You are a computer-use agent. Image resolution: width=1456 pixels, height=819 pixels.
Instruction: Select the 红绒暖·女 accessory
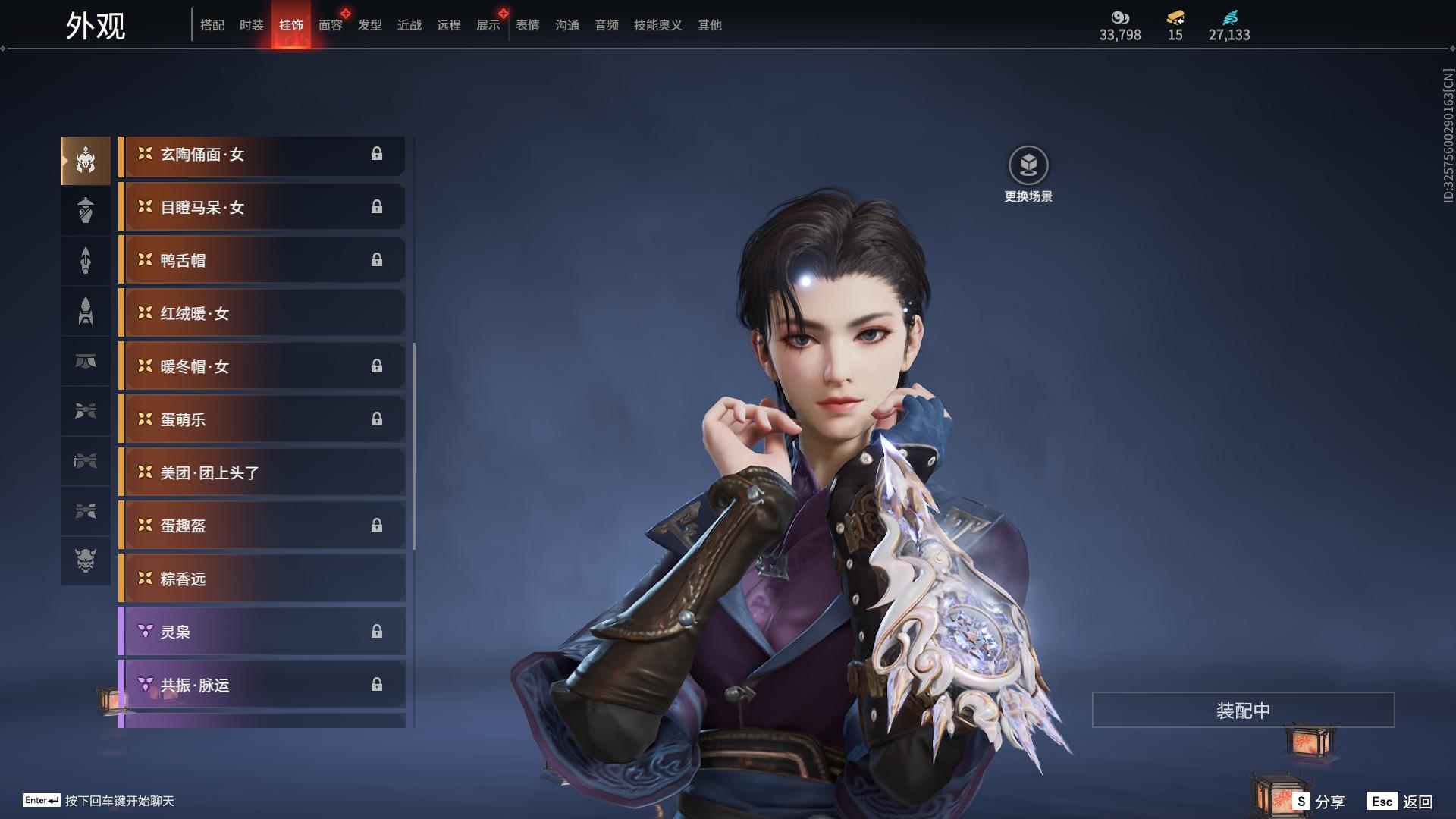[262, 313]
